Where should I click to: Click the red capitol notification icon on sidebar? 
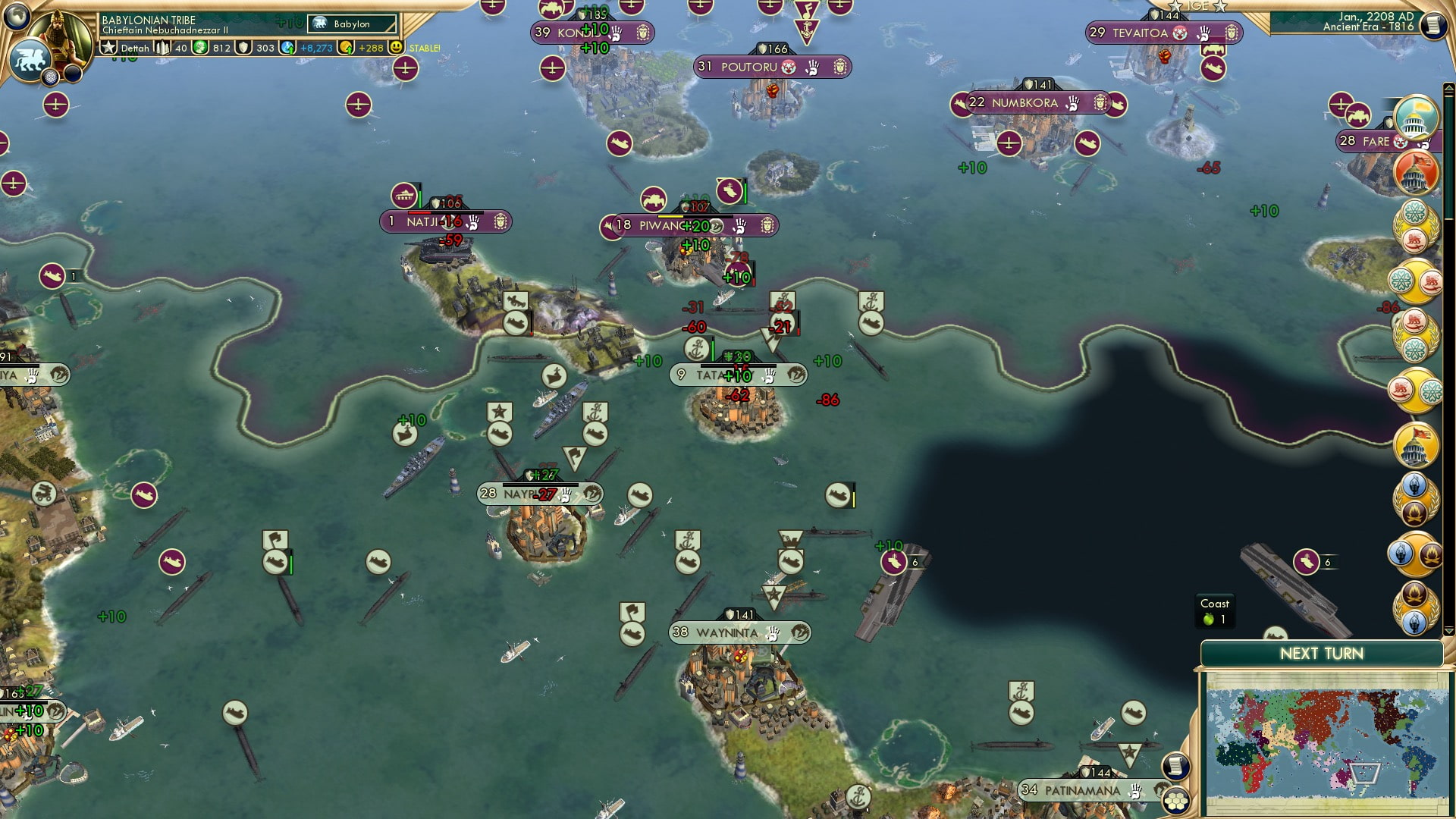click(x=1417, y=172)
